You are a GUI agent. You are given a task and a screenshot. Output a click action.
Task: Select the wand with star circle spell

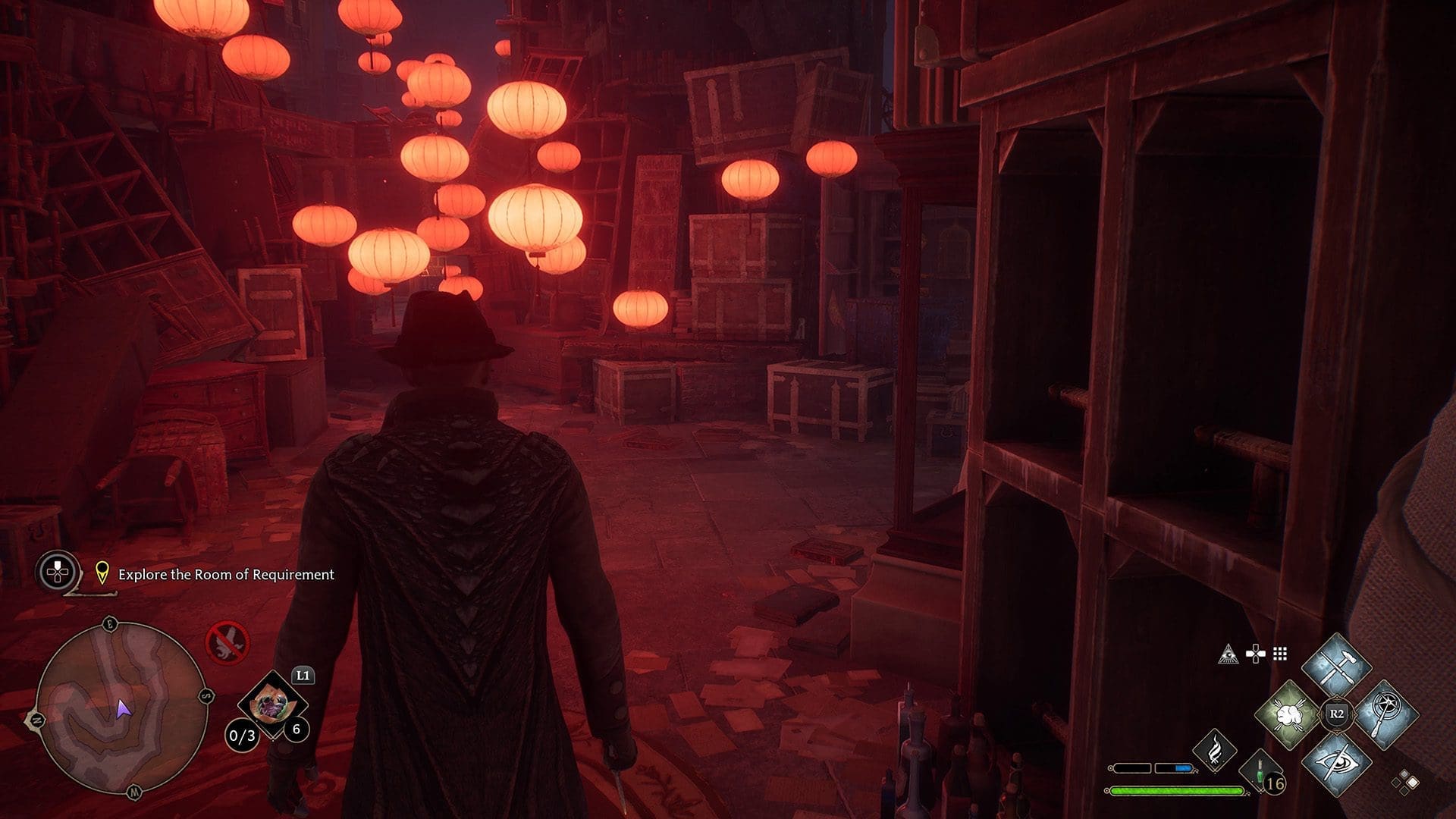(x=1384, y=714)
